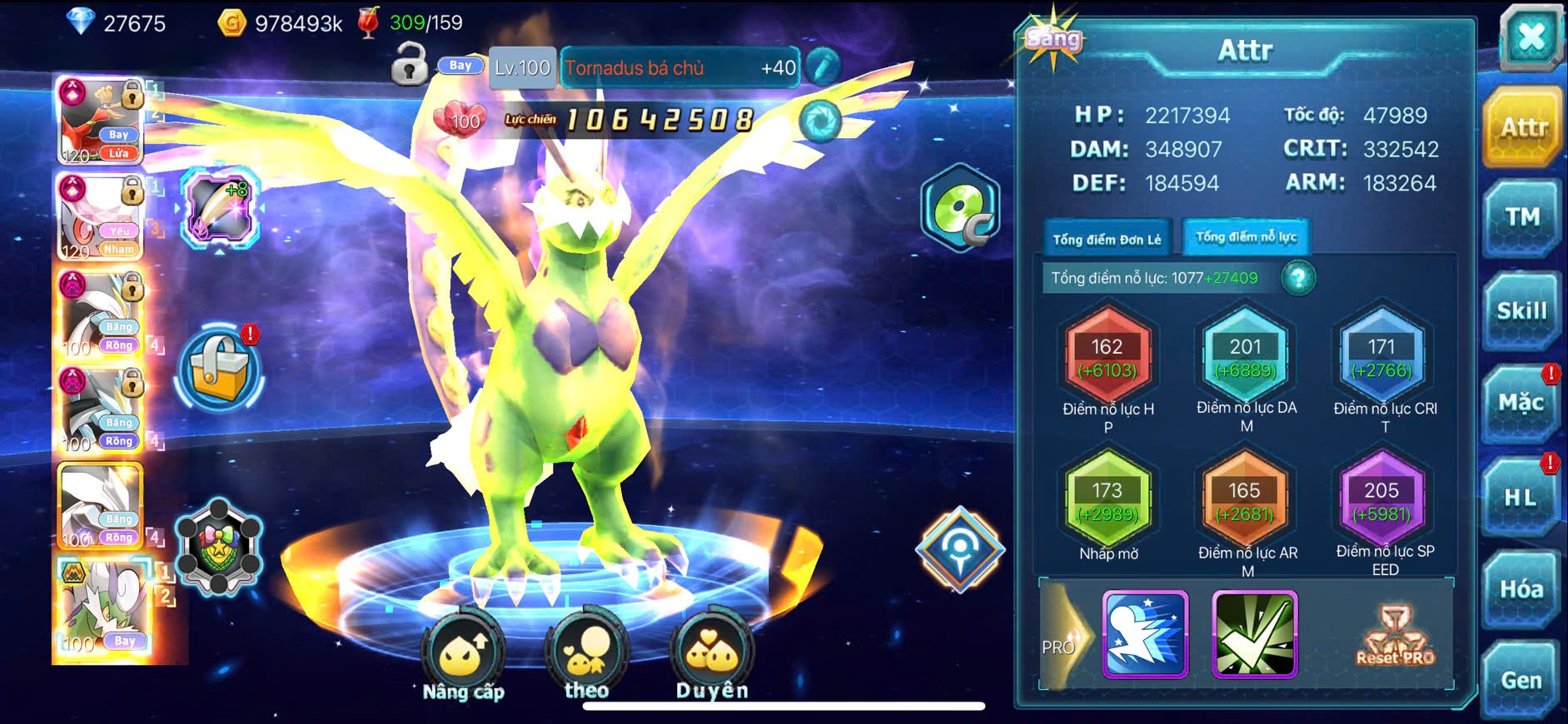Edit the name with the pencil icon
This screenshot has height=724, width=1568.
pyautogui.click(x=822, y=67)
